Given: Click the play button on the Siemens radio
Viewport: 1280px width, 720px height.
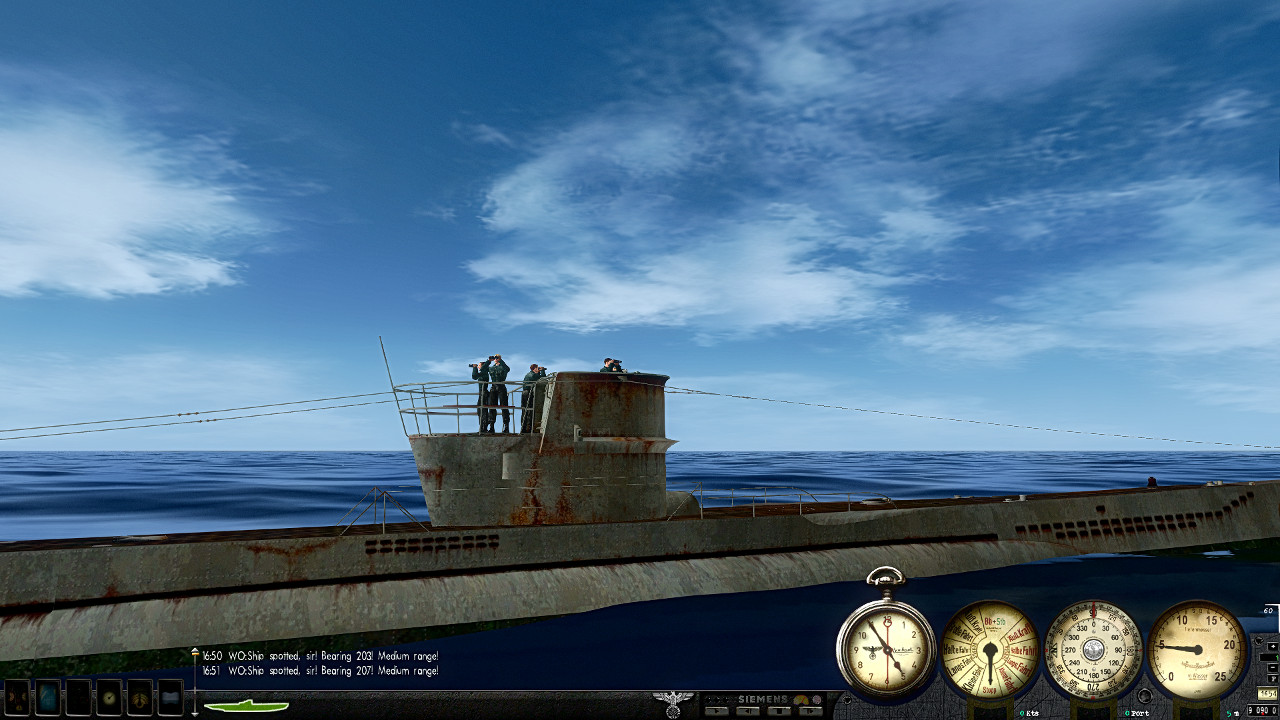Looking at the screenshot, I should tap(716, 711).
